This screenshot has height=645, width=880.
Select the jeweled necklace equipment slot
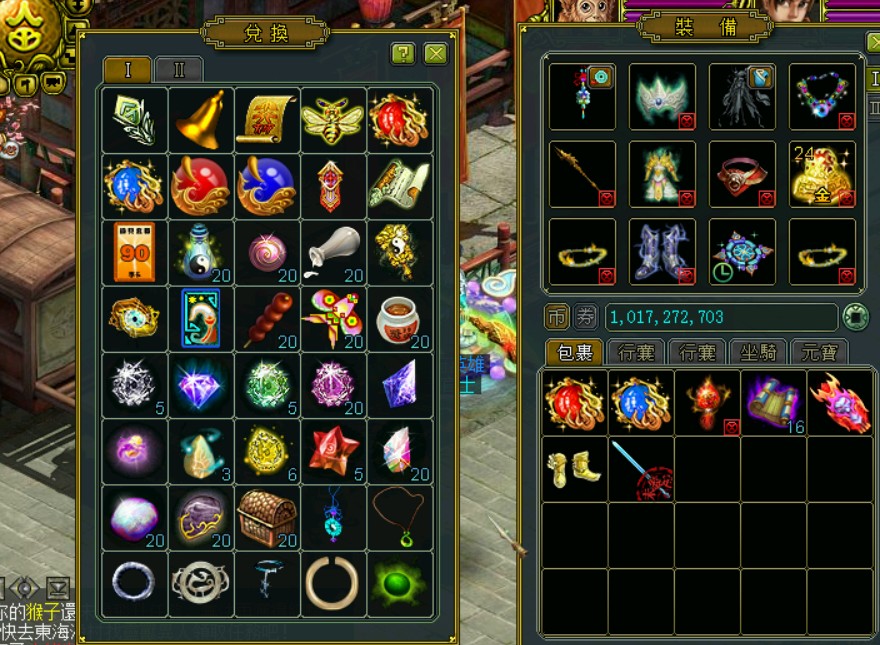[x=822, y=96]
